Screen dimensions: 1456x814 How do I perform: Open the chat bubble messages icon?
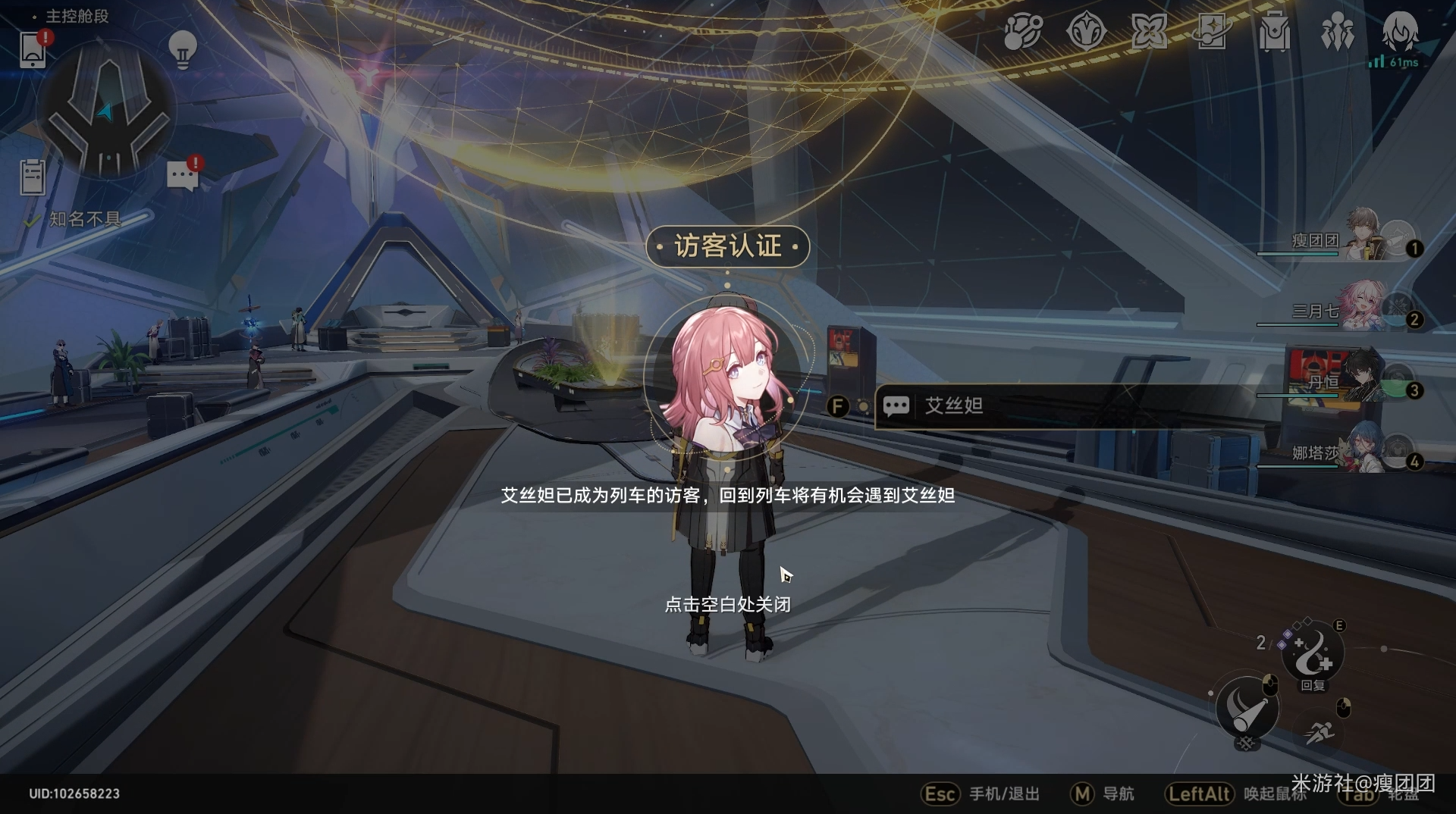coord(183,176)
